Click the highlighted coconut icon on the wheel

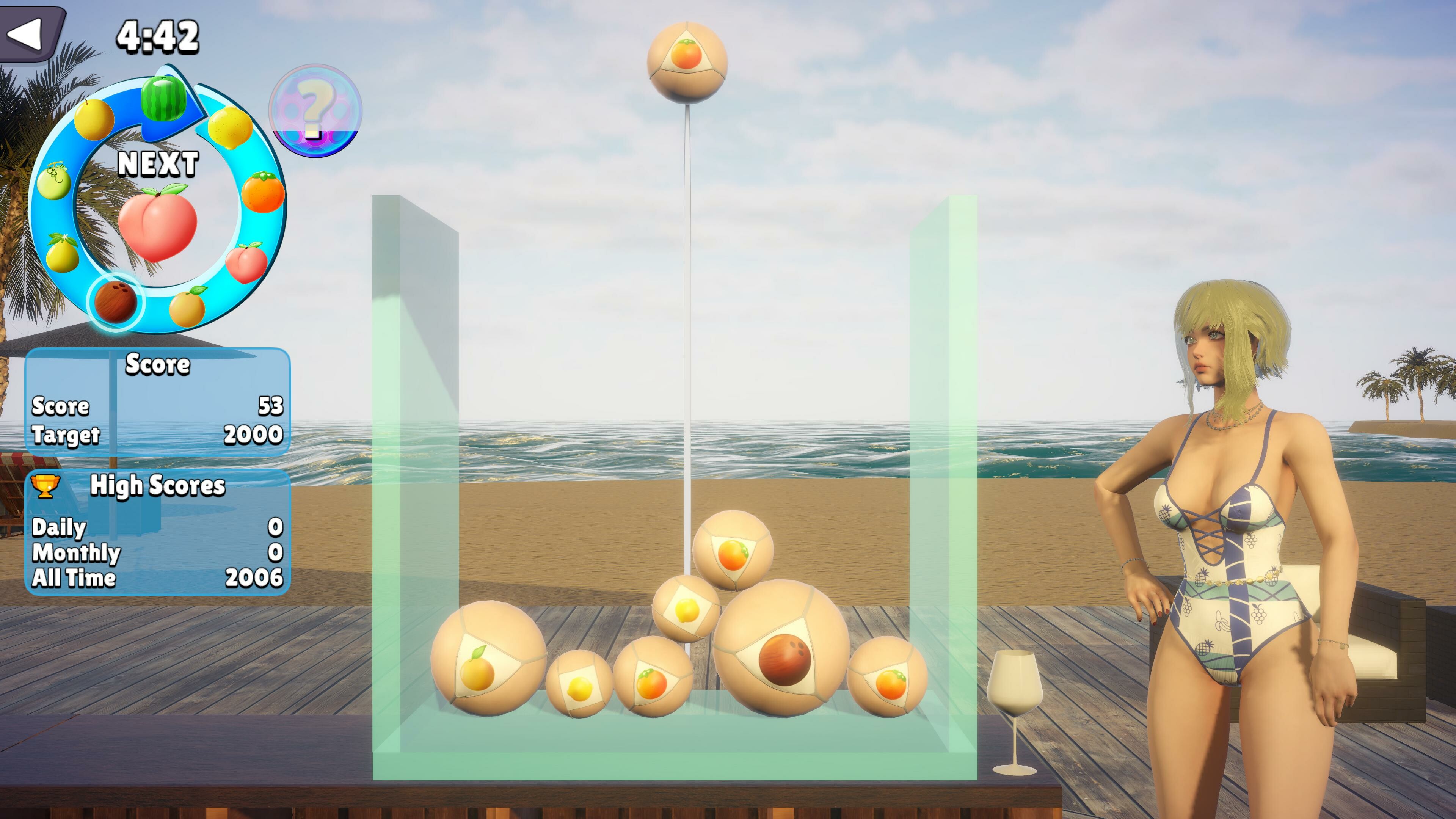(x=115, y=306)
